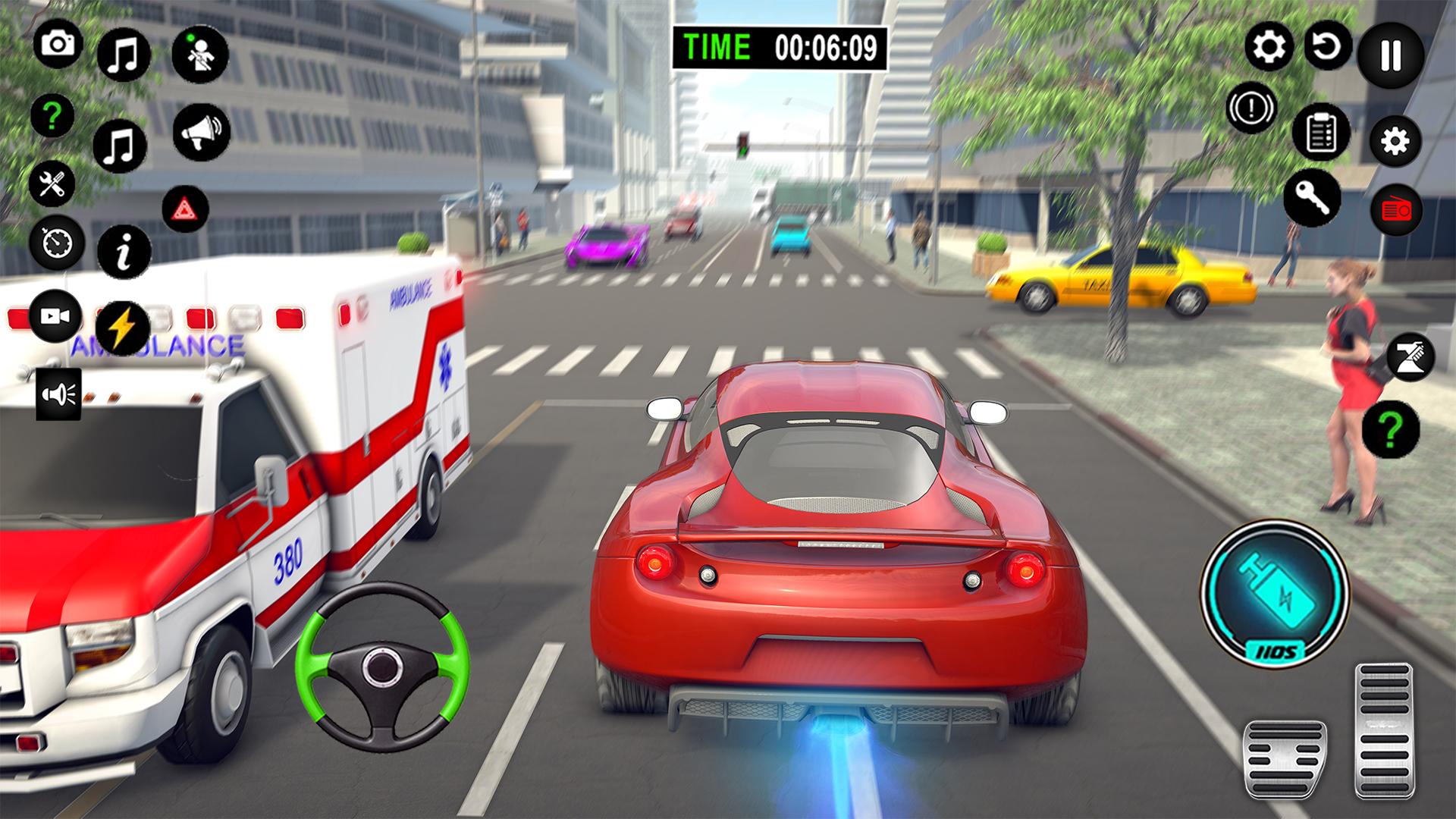Show the info panel via the 'i' icon
Image resolution: width=1456 pixels, height=819 pixels.
124,249
